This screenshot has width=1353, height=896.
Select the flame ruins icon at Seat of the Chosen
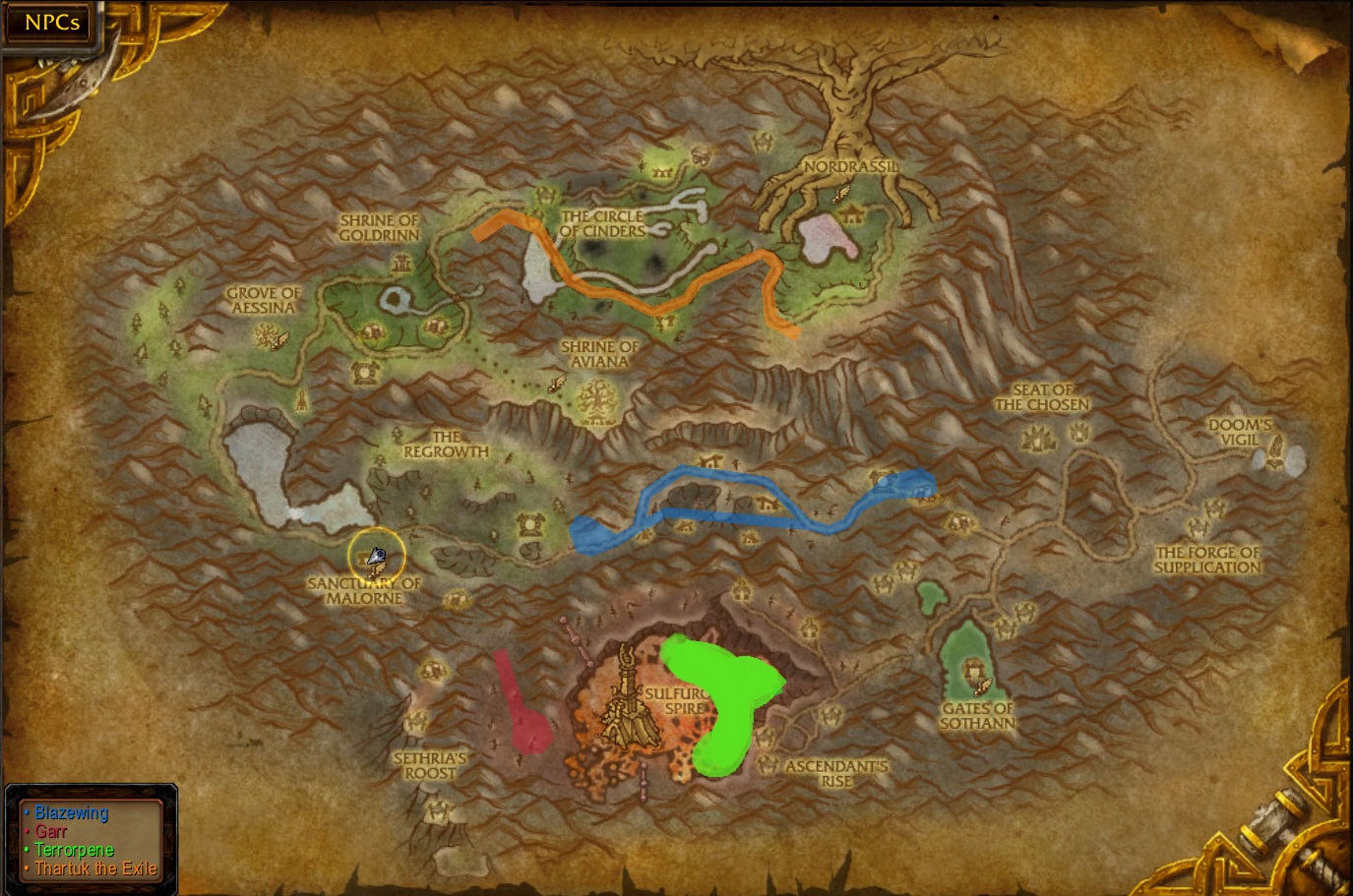click(1038, 437)
